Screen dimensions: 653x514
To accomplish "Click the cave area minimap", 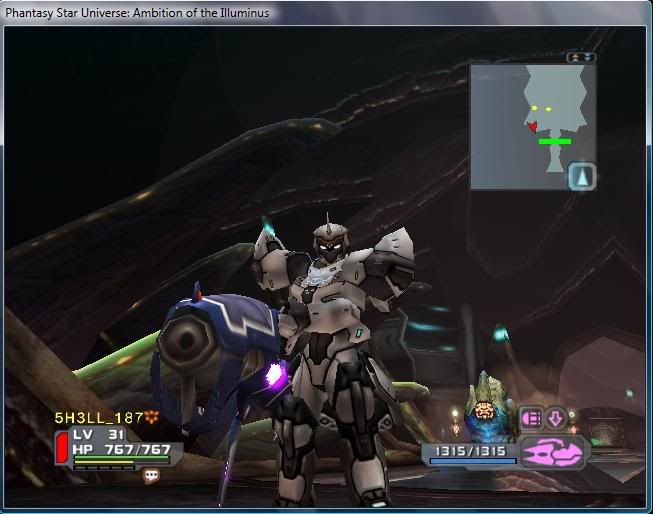I will pos(532,126).
